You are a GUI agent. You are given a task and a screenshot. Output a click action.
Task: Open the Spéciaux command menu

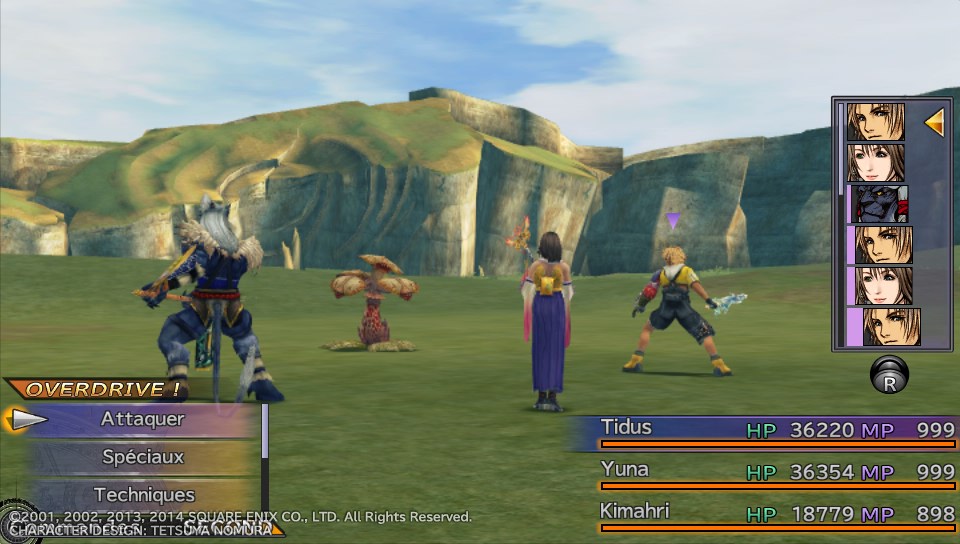coord(142,457)
